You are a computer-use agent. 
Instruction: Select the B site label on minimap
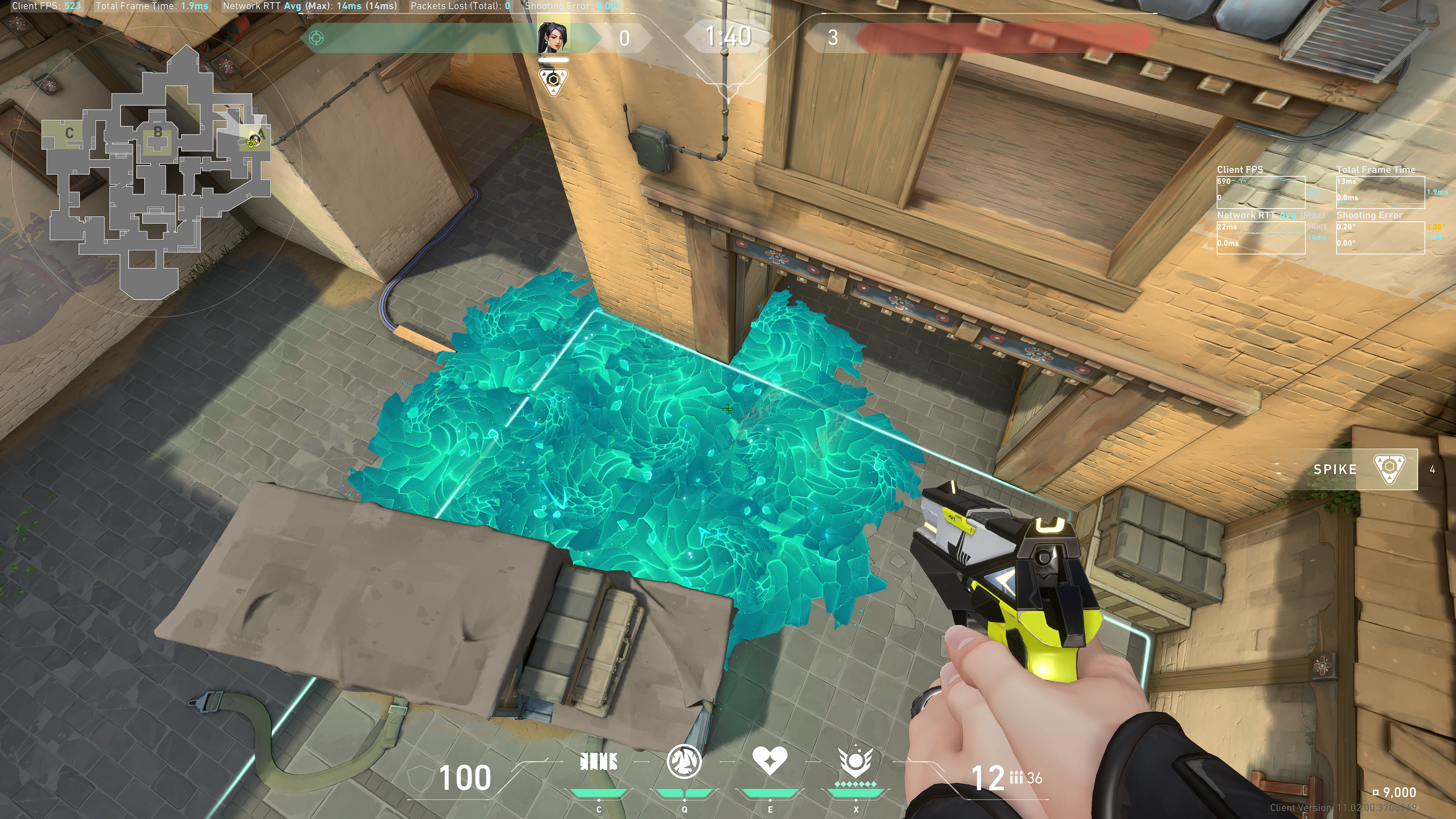tap(158, 133)
